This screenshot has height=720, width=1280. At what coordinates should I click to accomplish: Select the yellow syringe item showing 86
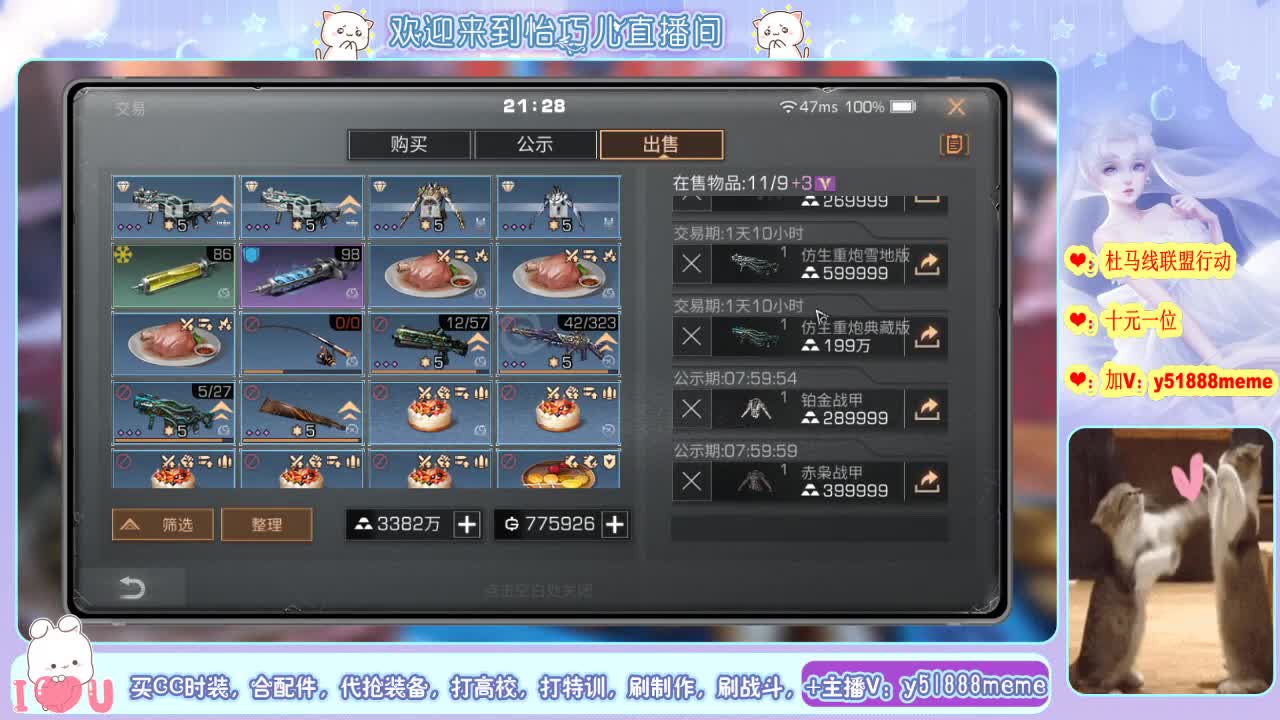point(172,275)
